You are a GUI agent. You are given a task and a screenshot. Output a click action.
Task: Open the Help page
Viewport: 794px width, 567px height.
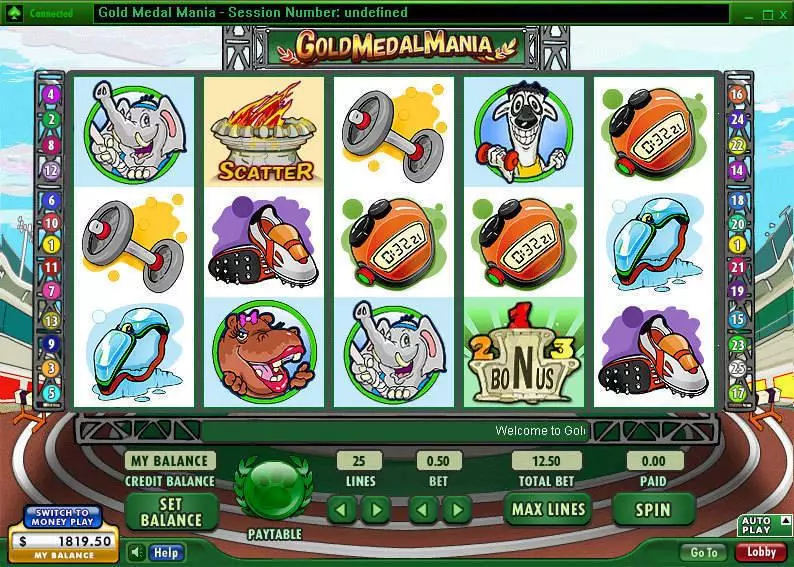pos(165,552)
